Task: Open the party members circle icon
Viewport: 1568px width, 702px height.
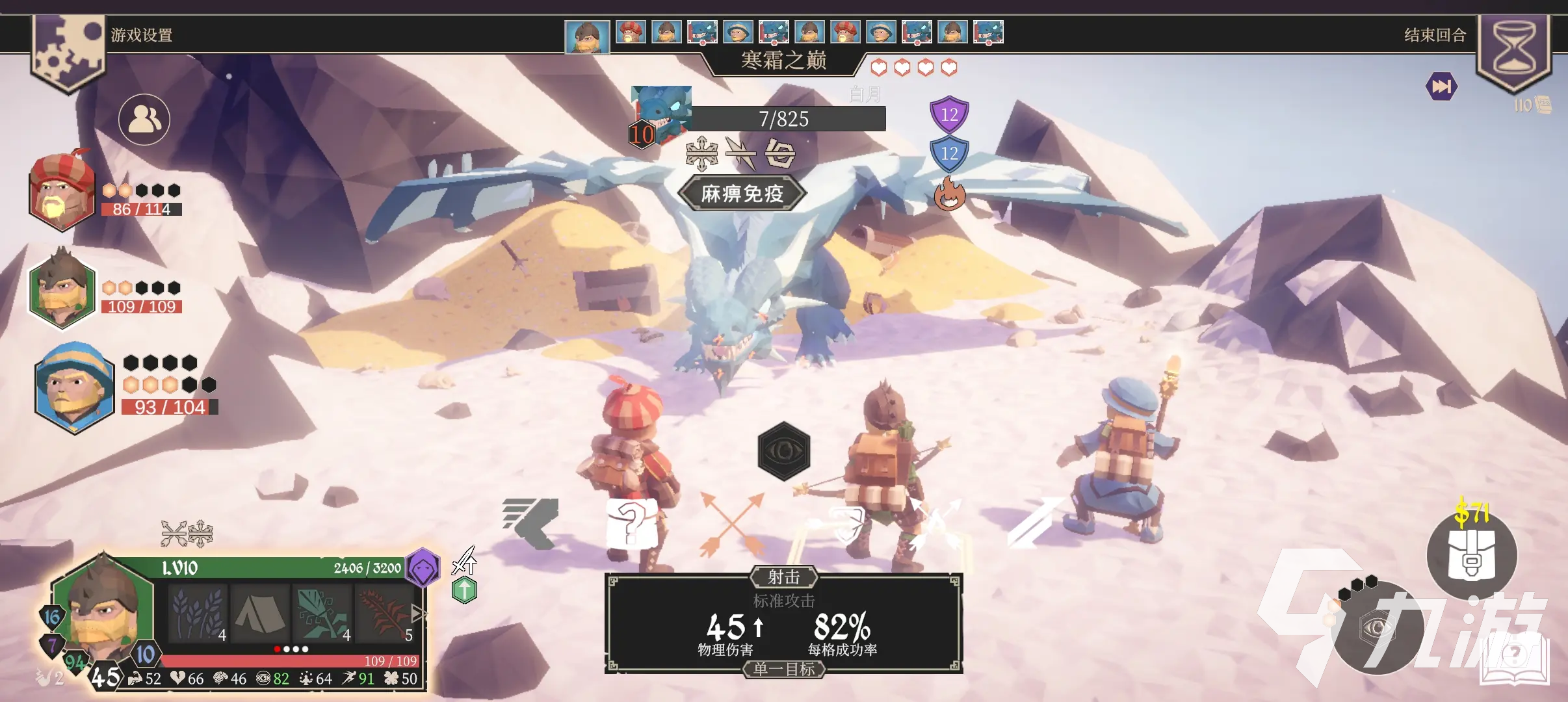Action: (x=144, y=120)
